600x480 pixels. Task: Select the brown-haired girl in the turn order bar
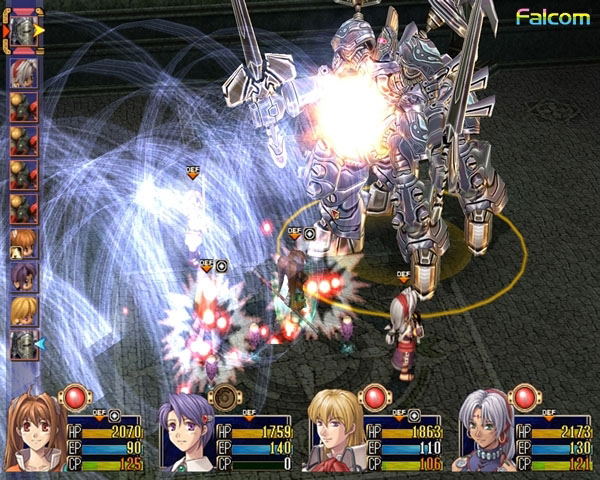coord(24,243)
